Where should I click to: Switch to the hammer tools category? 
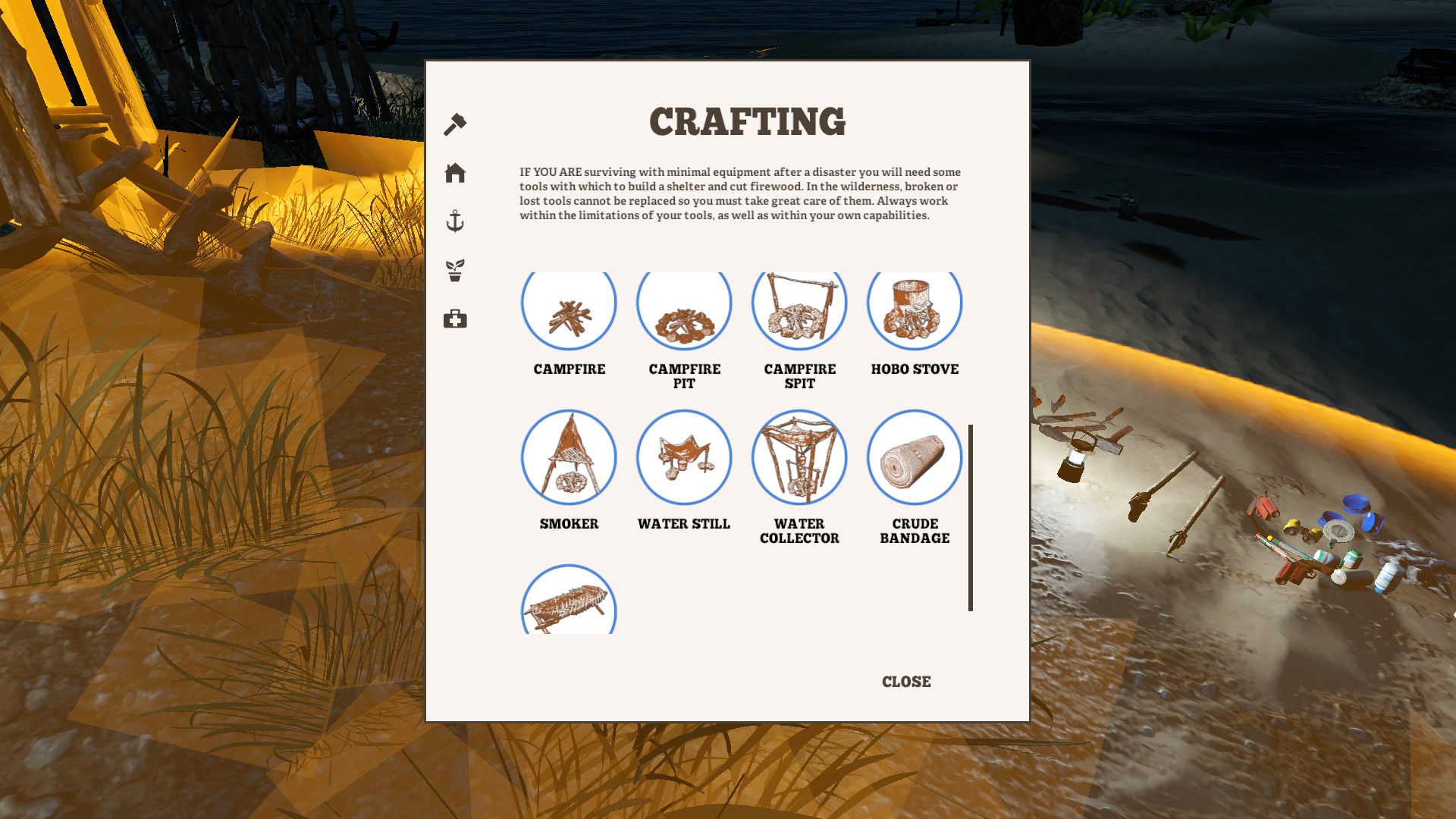pyautogui.click(x=455, y=124)
